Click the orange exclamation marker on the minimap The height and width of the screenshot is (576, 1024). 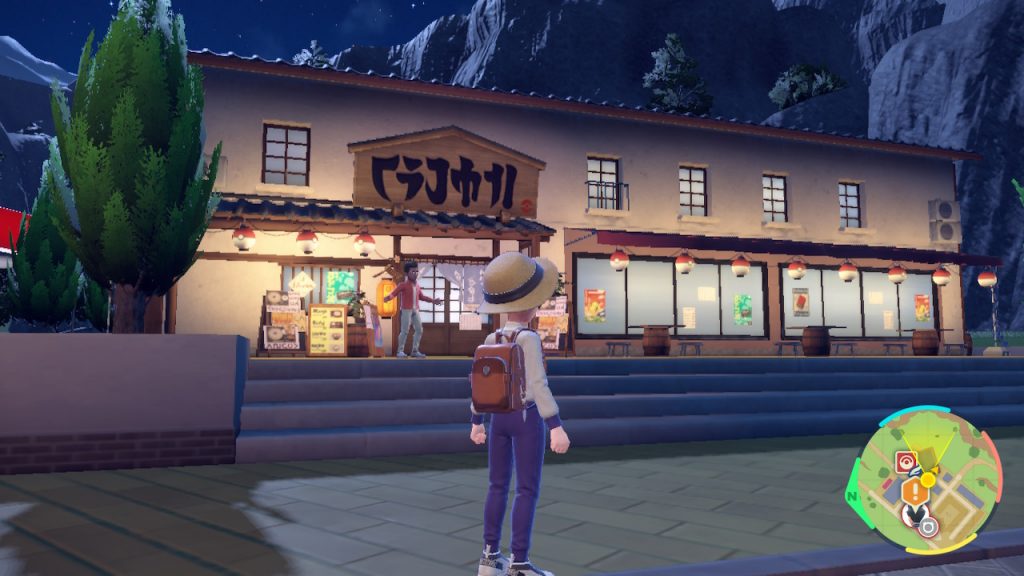coord(912,491)
